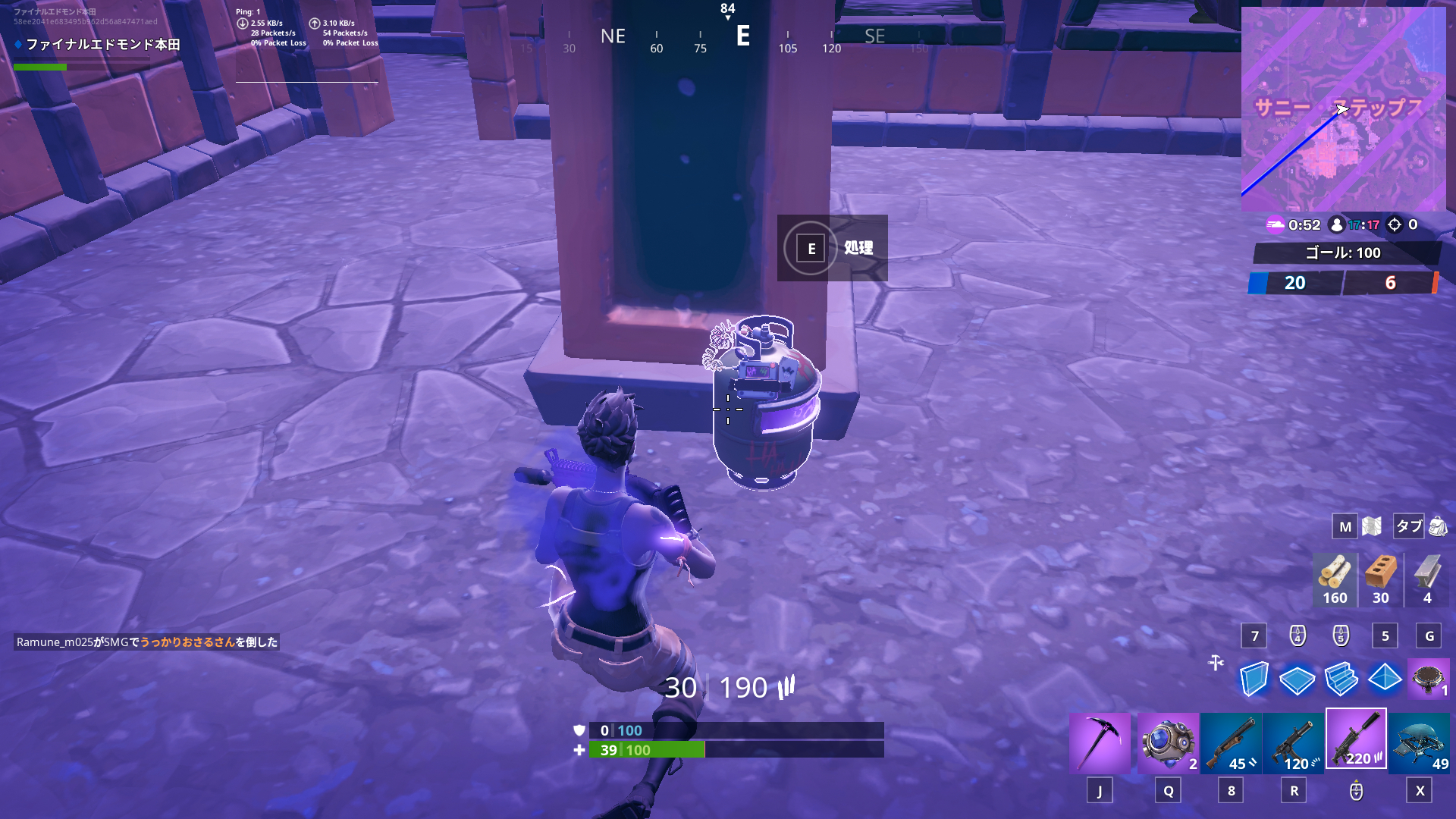Select the Port-a-Fort item in slot Q
Image resolution: width=1456 pixels, height=819 pixels.
1168,739
